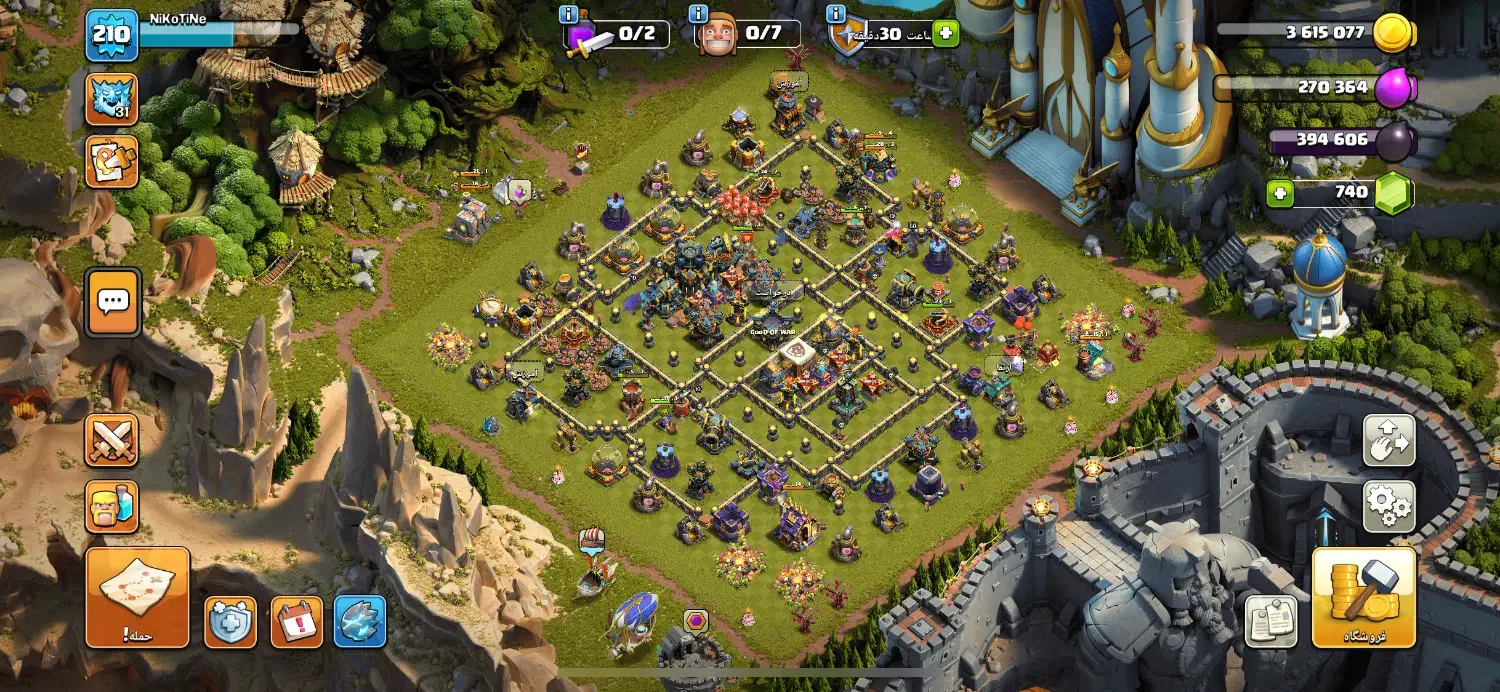Show the calendar events with exclamation mark
Screen dimensions: 1500x692
297,622
